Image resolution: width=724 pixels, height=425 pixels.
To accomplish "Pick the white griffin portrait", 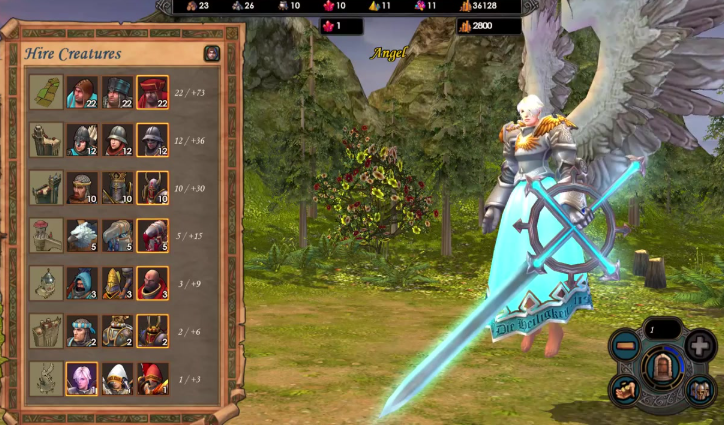I will click(x=81, y=235).
